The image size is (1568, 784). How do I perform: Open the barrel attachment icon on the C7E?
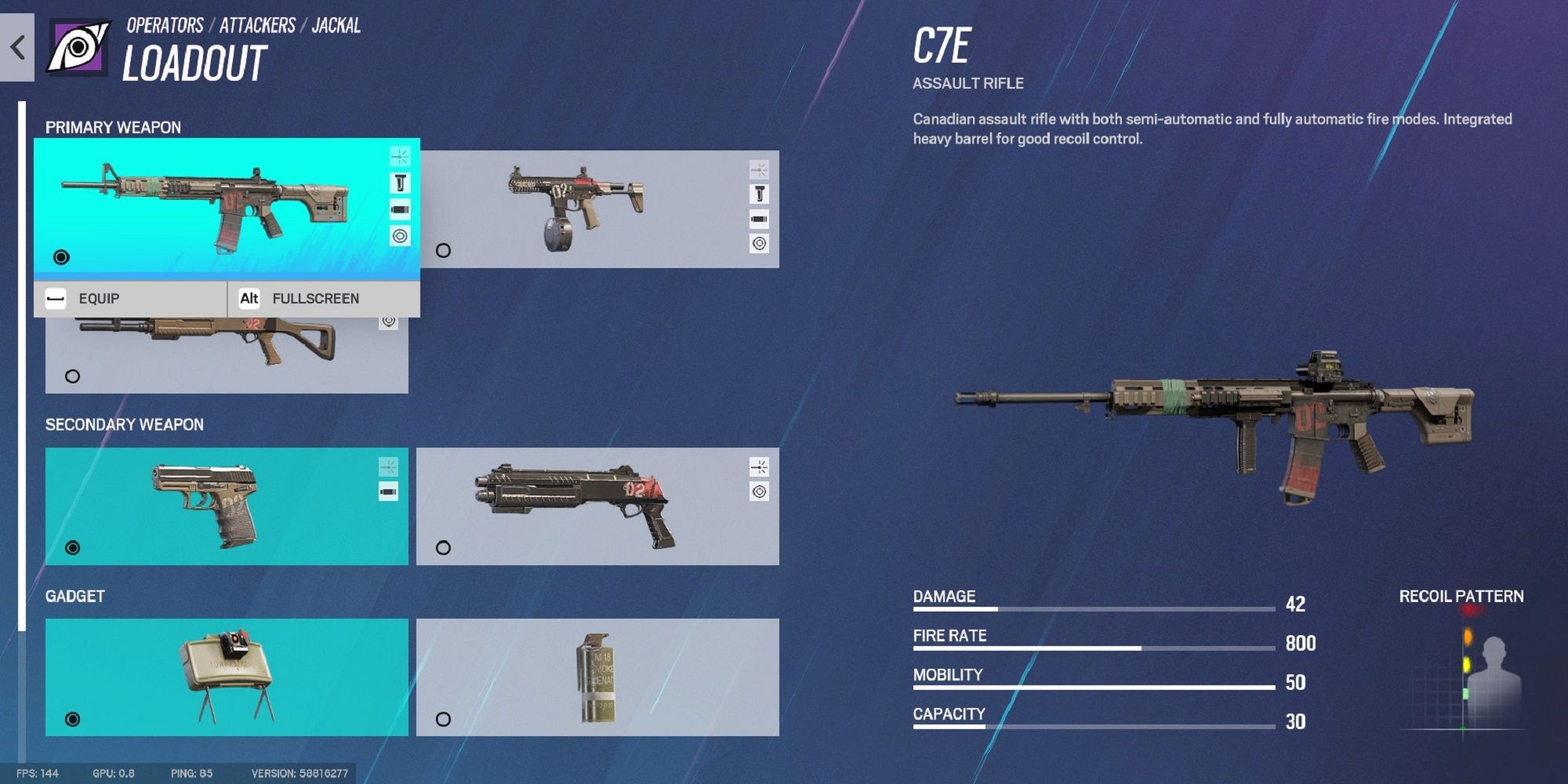[x=400, y=209]
